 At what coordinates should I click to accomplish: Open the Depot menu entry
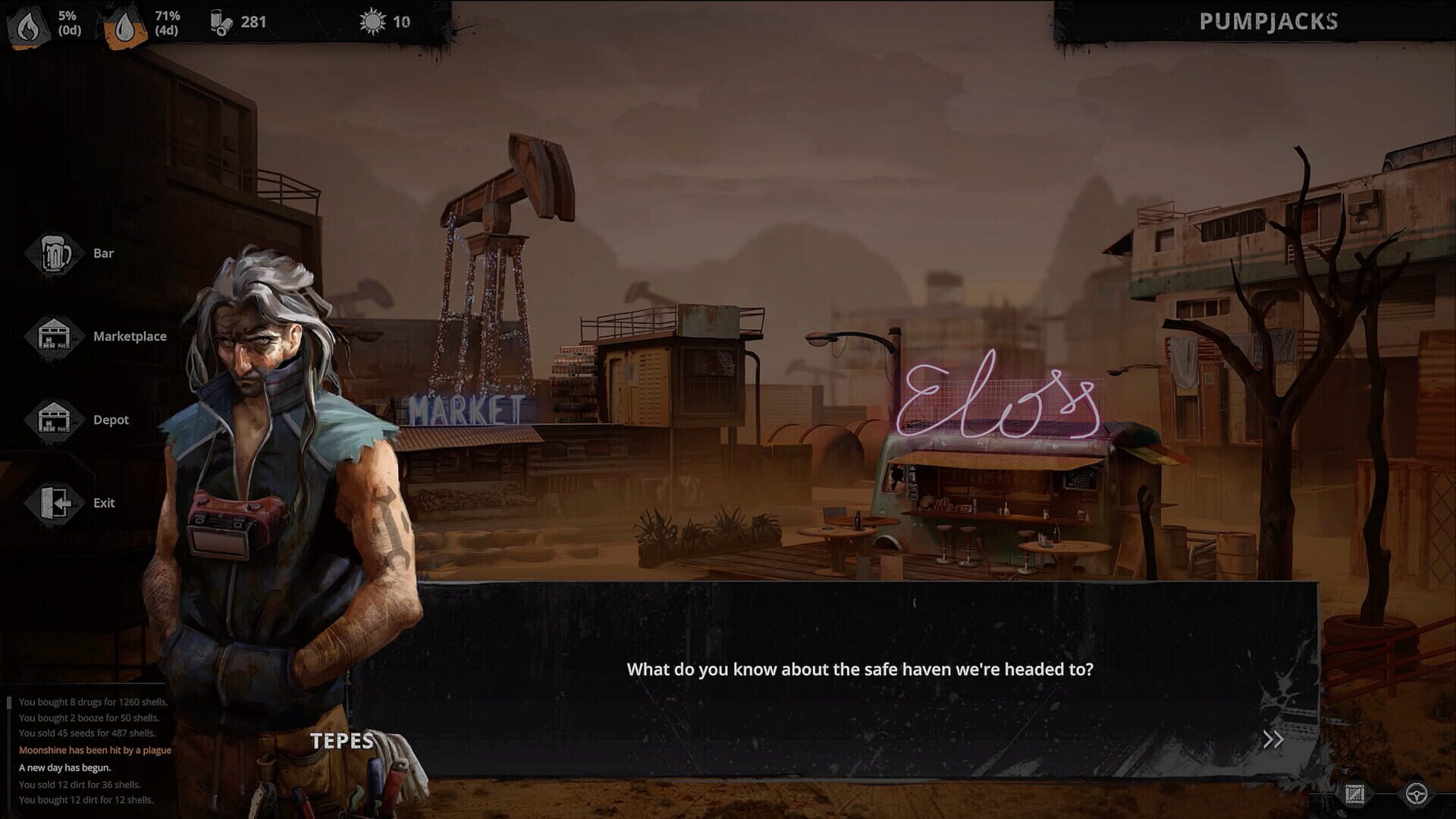tap(111, 419)
